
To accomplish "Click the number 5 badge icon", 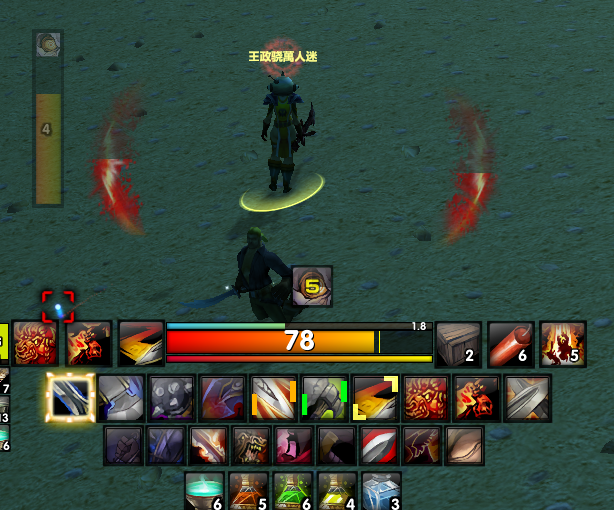I will (312, 286).
